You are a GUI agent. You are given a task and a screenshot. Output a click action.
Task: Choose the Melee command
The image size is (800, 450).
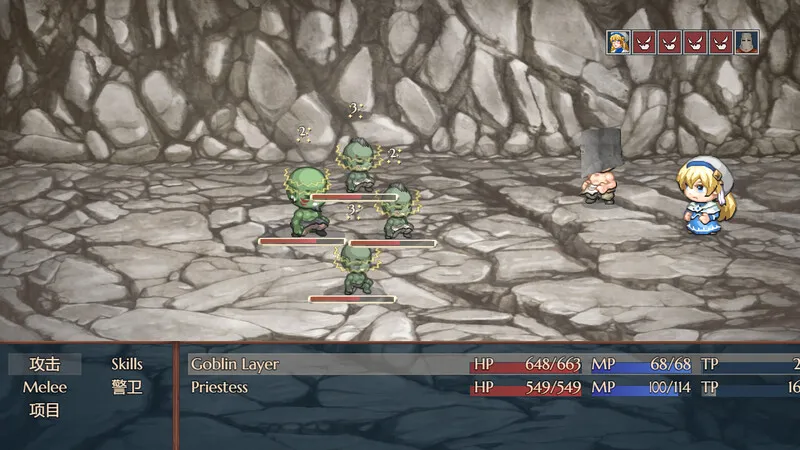[x=45, y=387]
